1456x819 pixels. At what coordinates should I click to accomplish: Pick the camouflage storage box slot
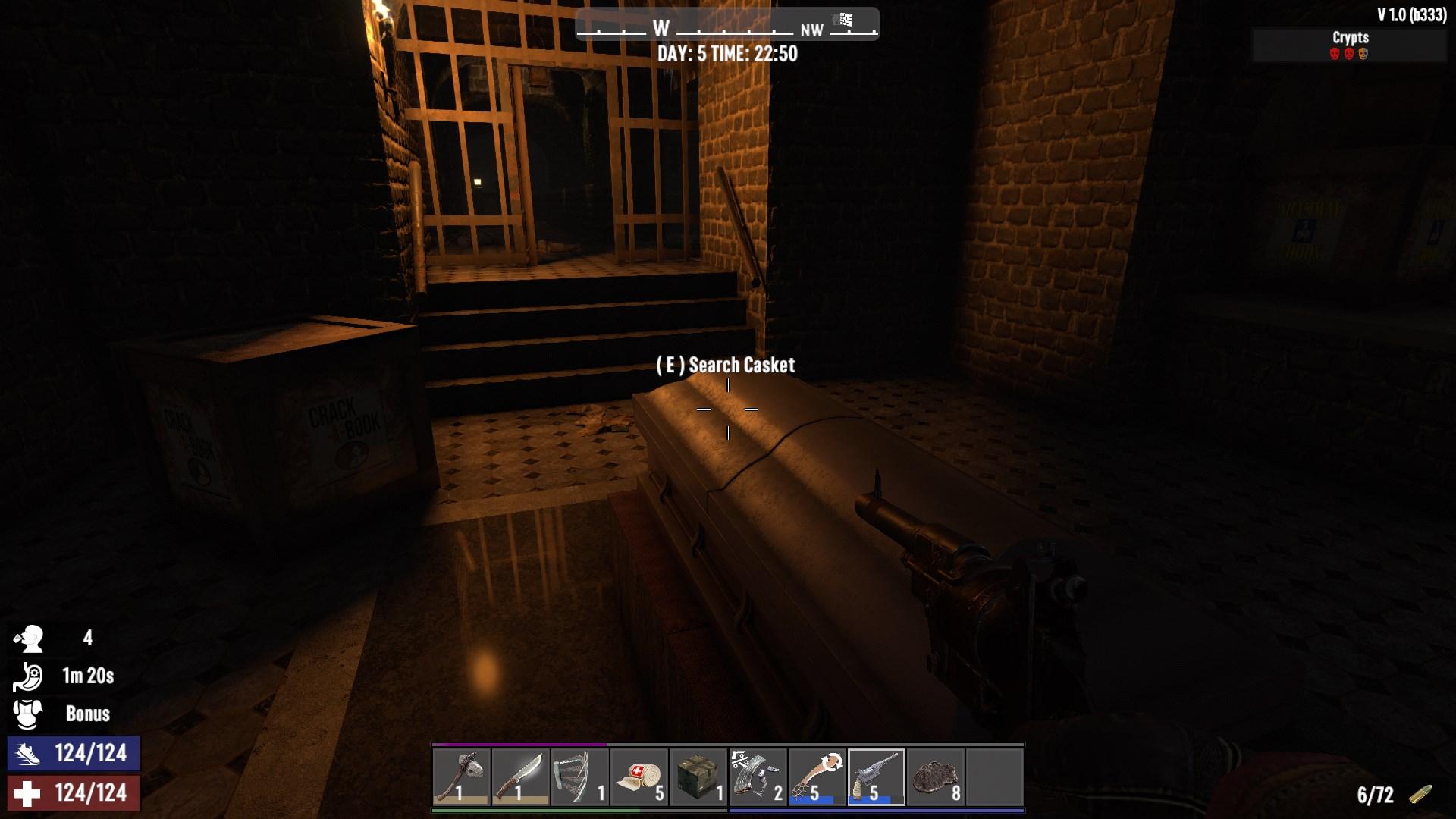point(698,777)
